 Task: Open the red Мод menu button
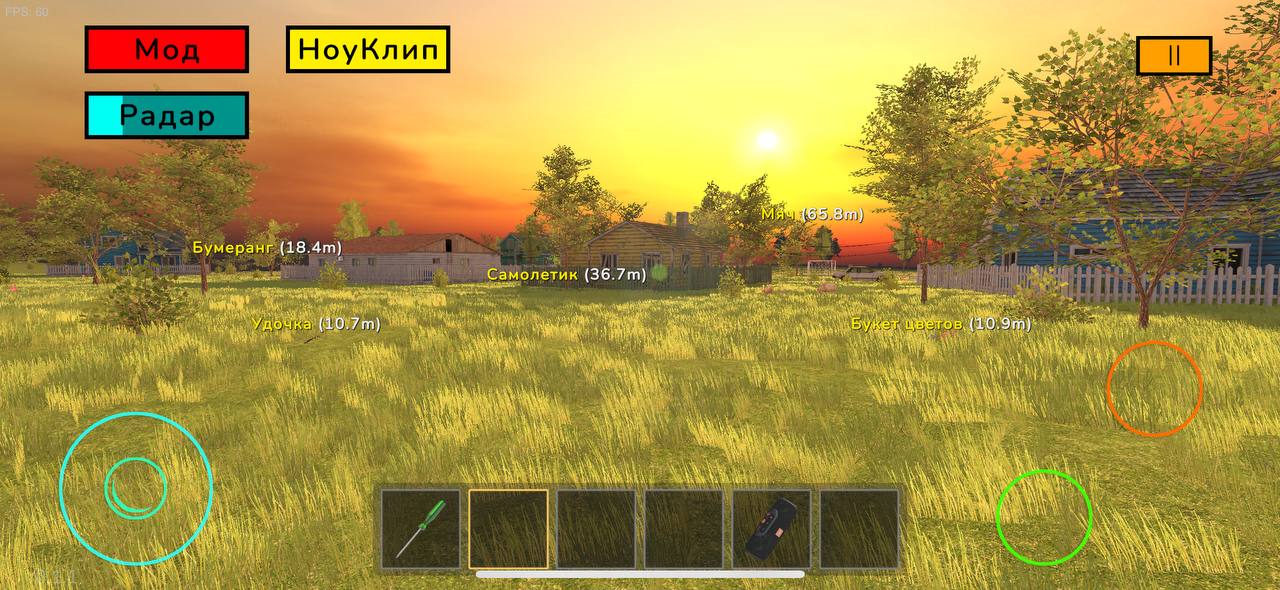click(166, 50)
